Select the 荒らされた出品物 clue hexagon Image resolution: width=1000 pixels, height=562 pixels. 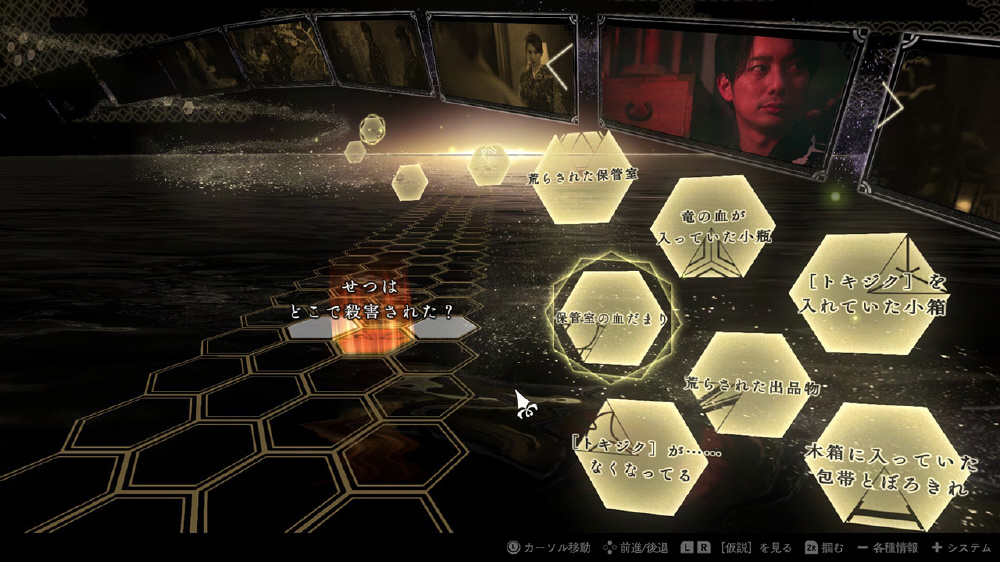click(752, 383)
